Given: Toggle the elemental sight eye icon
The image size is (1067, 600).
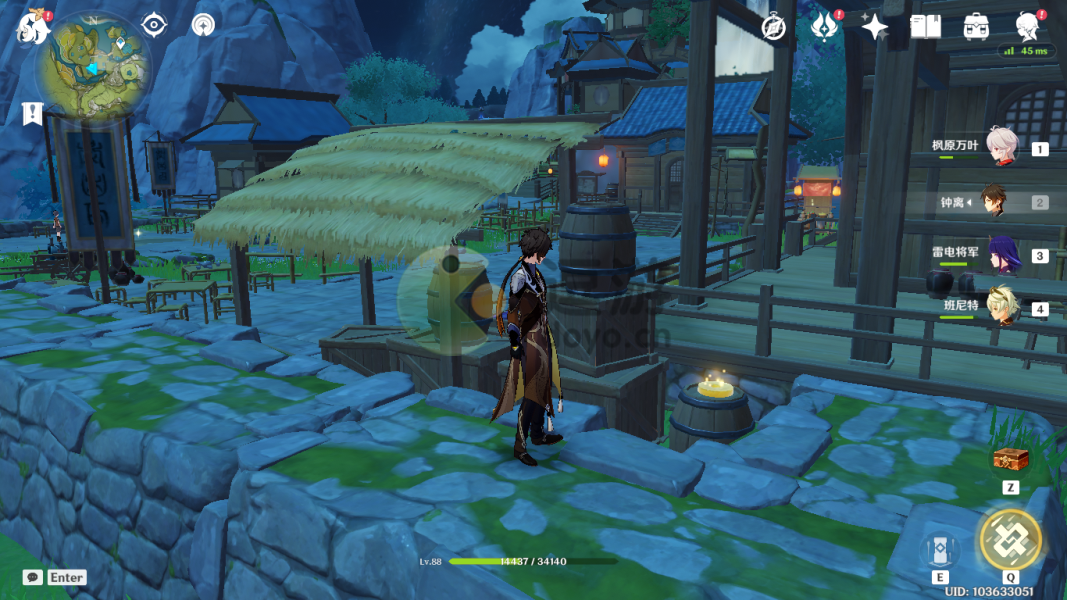Looking at the screenshot, I should 155,25.
